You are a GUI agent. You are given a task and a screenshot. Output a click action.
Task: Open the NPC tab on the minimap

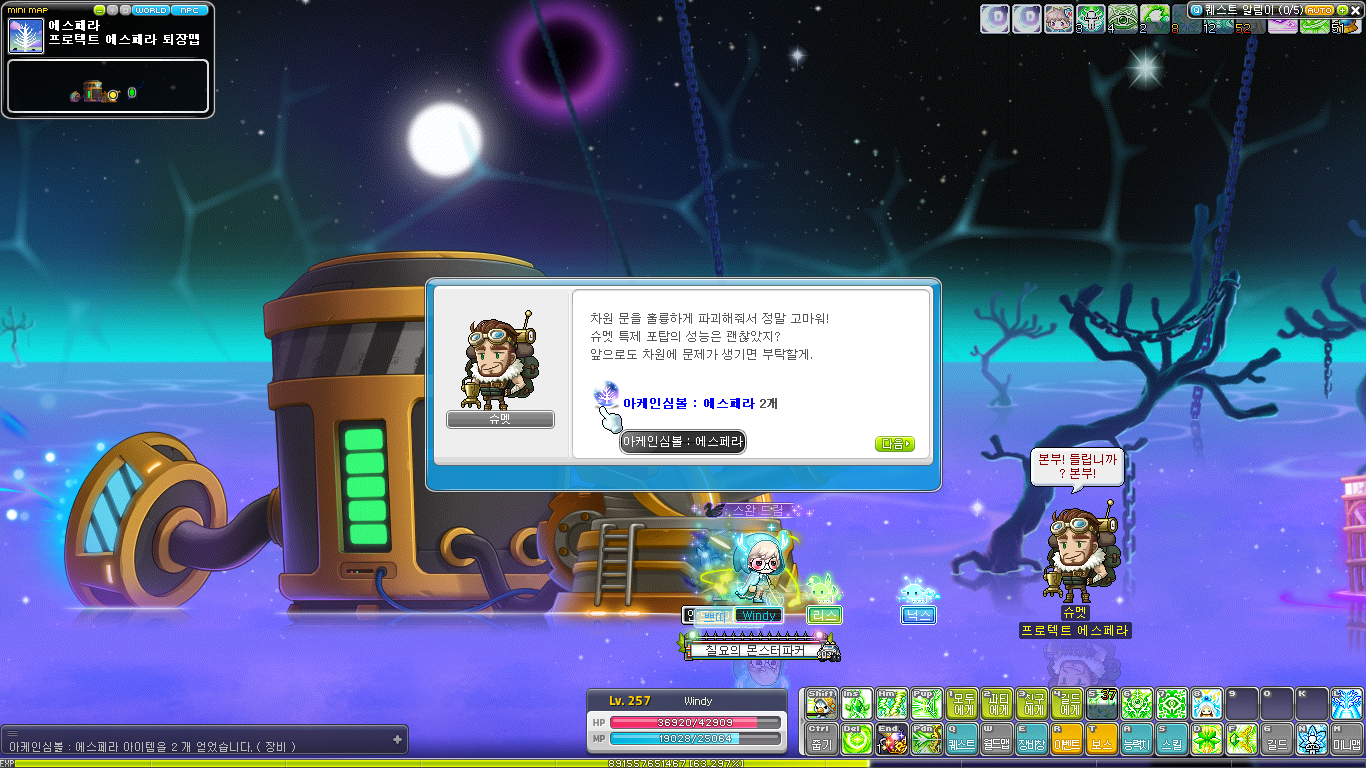coord(190,10)
